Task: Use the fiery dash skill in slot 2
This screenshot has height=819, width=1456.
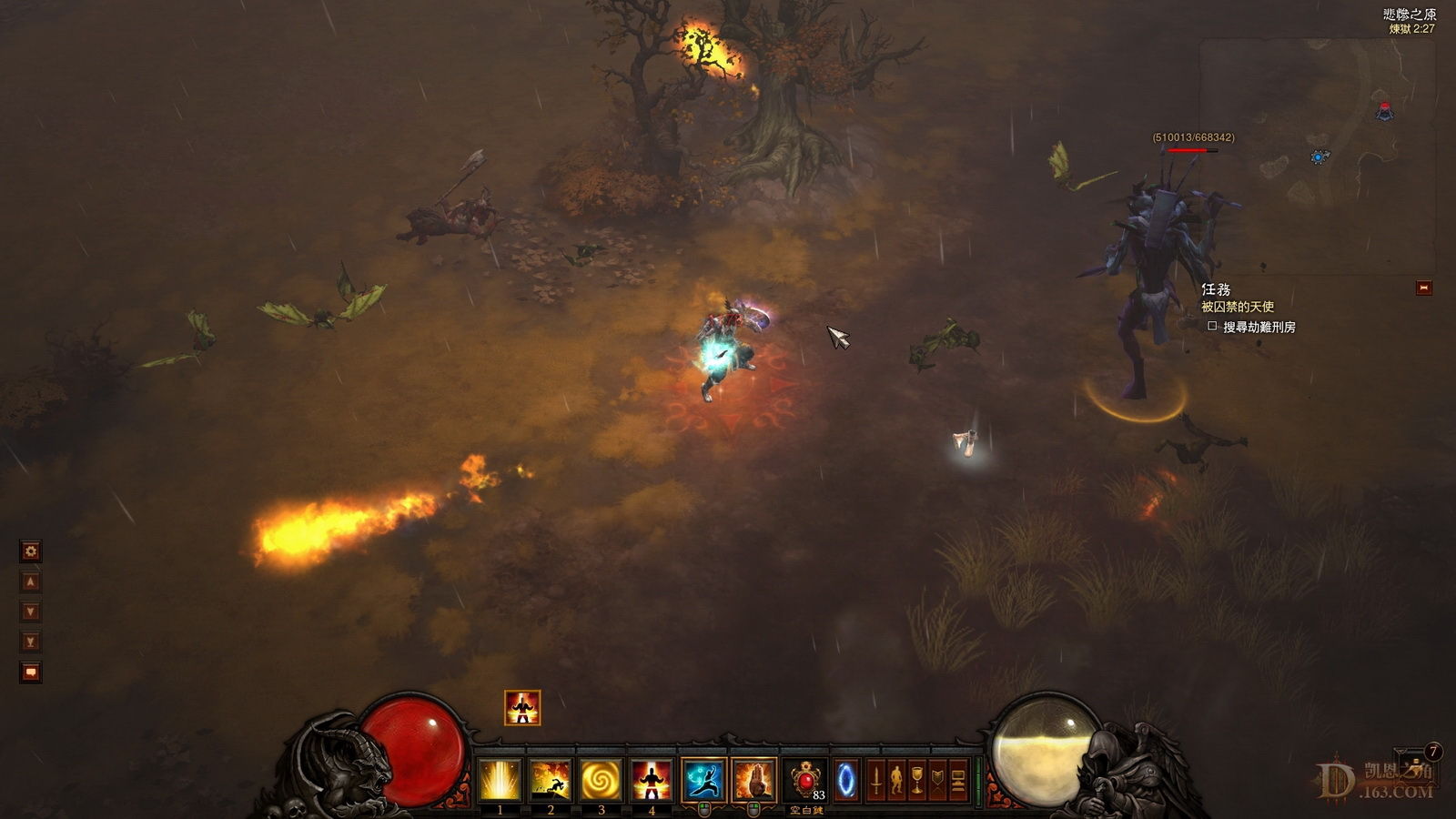Action: tap(551, 780)
